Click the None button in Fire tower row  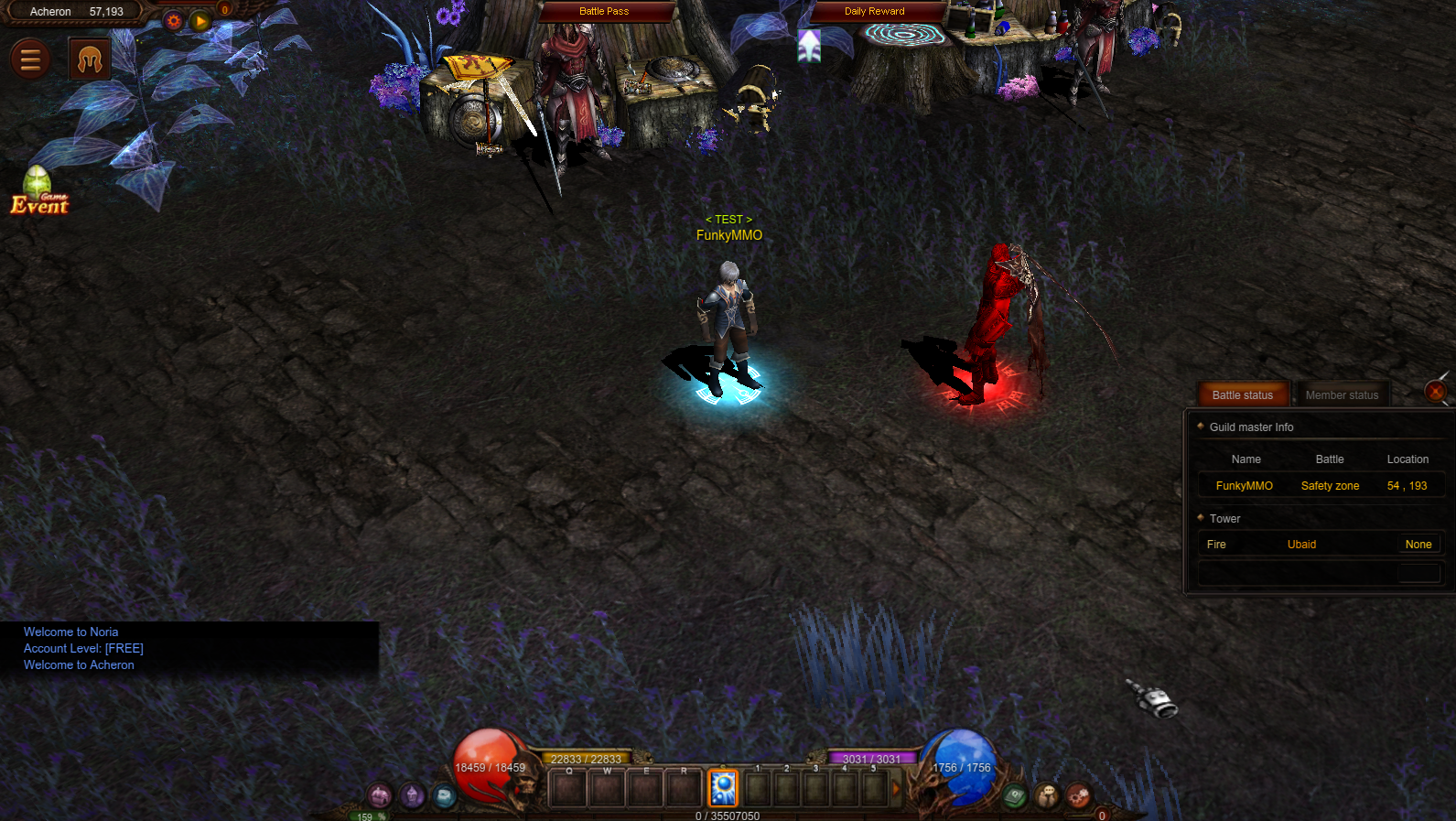1418,545
